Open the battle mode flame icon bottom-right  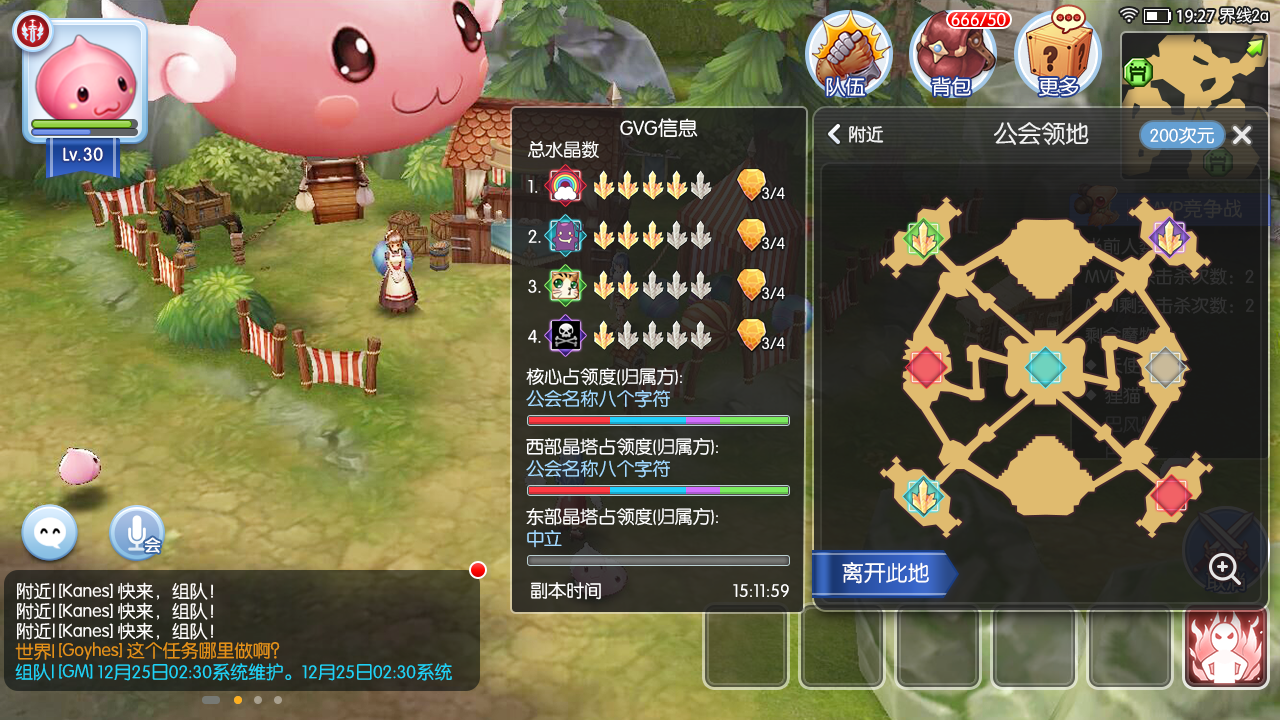[1227, 647]
